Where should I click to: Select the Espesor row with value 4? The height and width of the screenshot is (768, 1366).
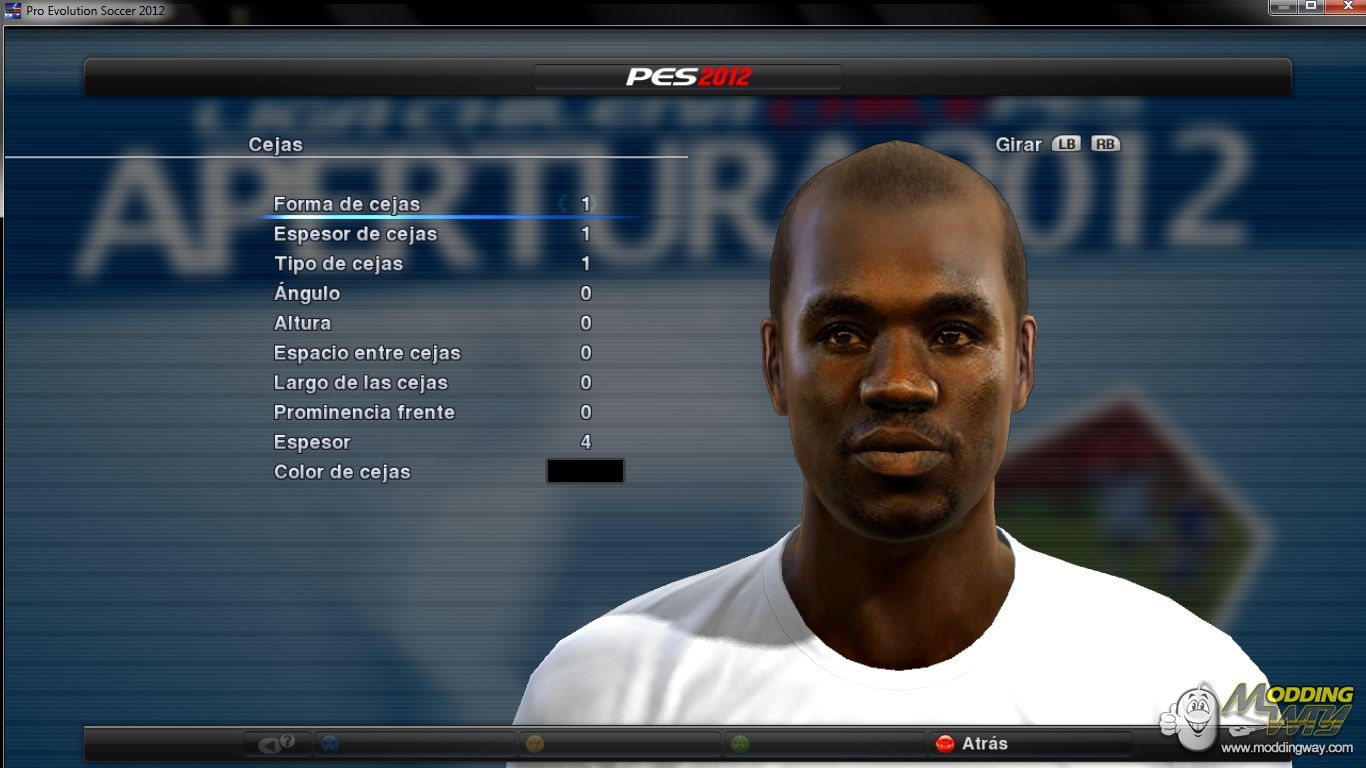coord(312,442)
